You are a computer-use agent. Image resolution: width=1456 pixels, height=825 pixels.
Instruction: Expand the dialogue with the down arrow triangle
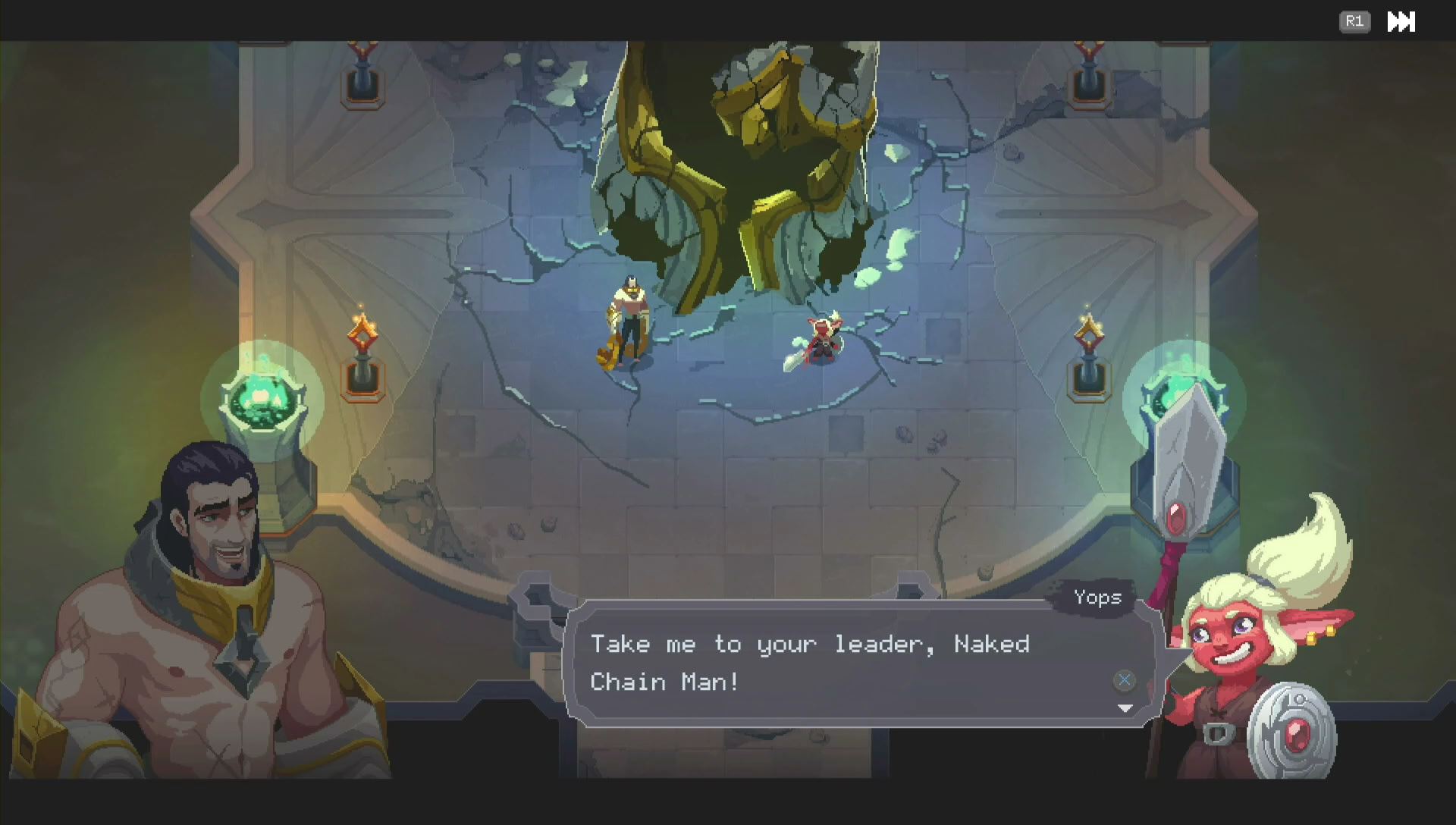(1125, 709)
